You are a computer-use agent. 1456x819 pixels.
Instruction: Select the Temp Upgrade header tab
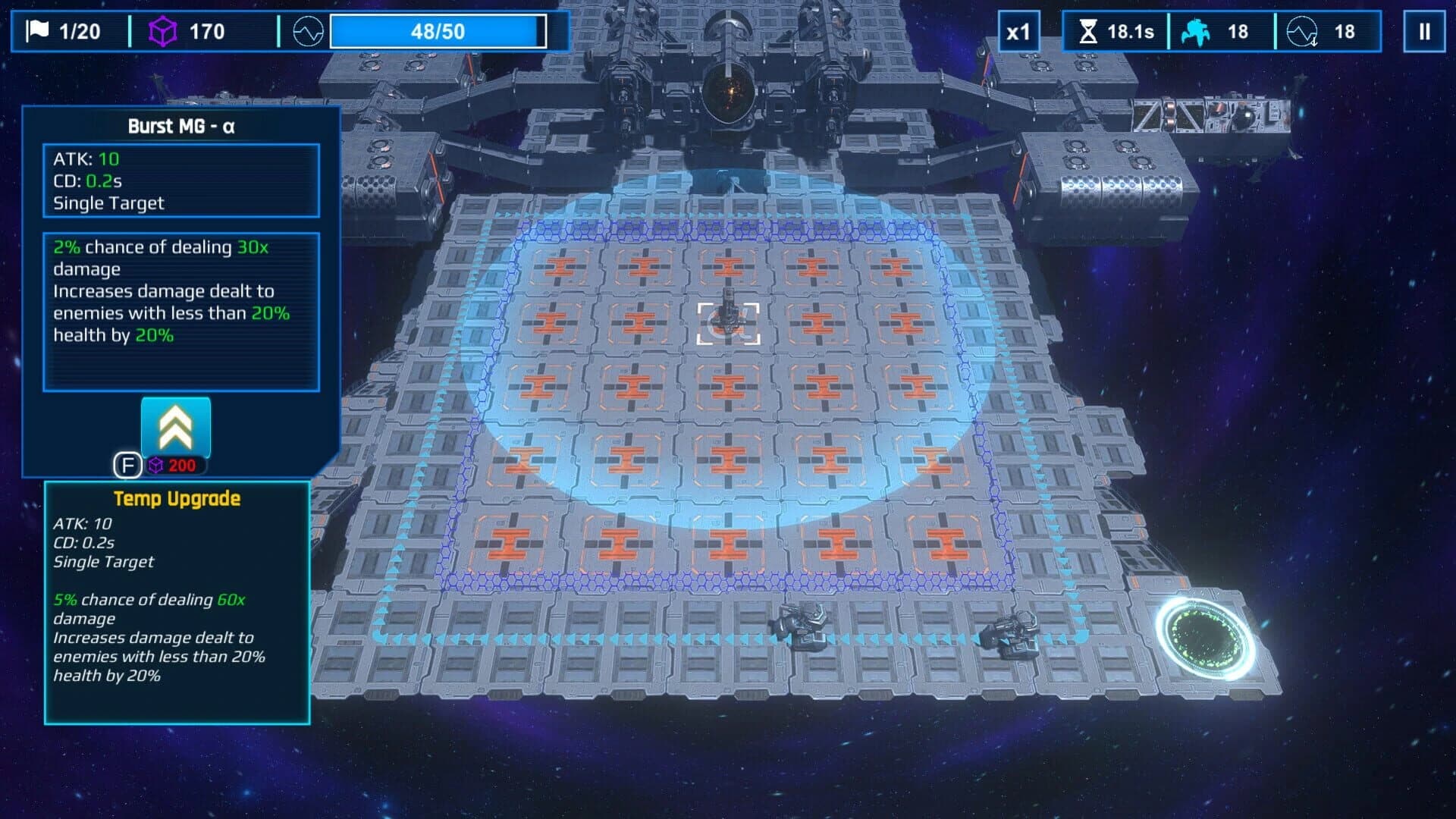177,499
